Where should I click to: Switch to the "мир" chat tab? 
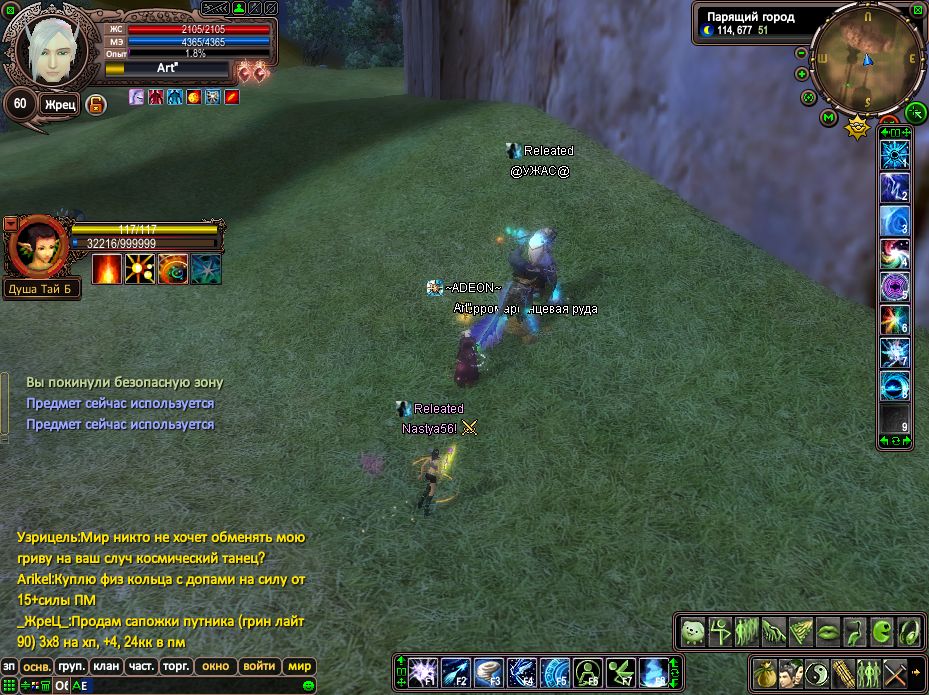click(x=300, y=666)
